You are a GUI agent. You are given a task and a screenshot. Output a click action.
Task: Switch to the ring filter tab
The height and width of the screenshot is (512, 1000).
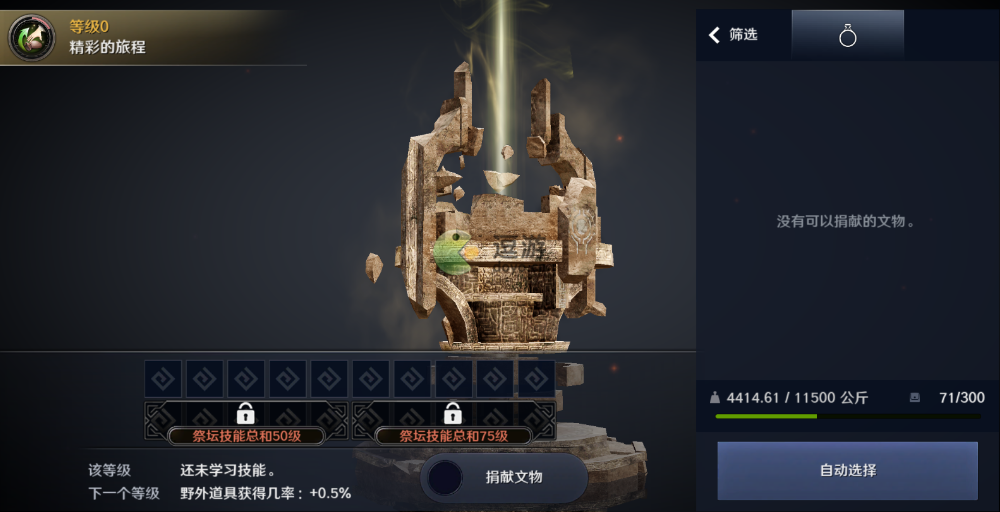click(x=847, y=36)
